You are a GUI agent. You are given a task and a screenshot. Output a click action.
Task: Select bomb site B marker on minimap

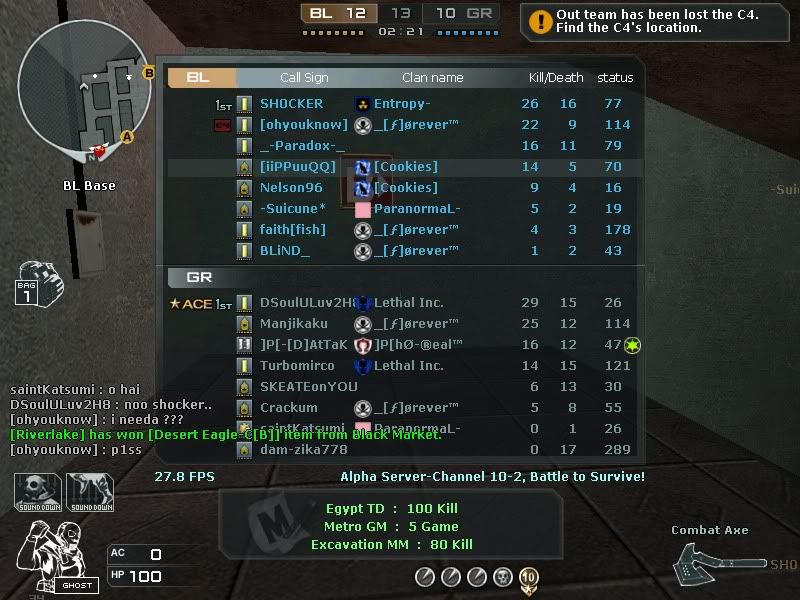(149, 72)
